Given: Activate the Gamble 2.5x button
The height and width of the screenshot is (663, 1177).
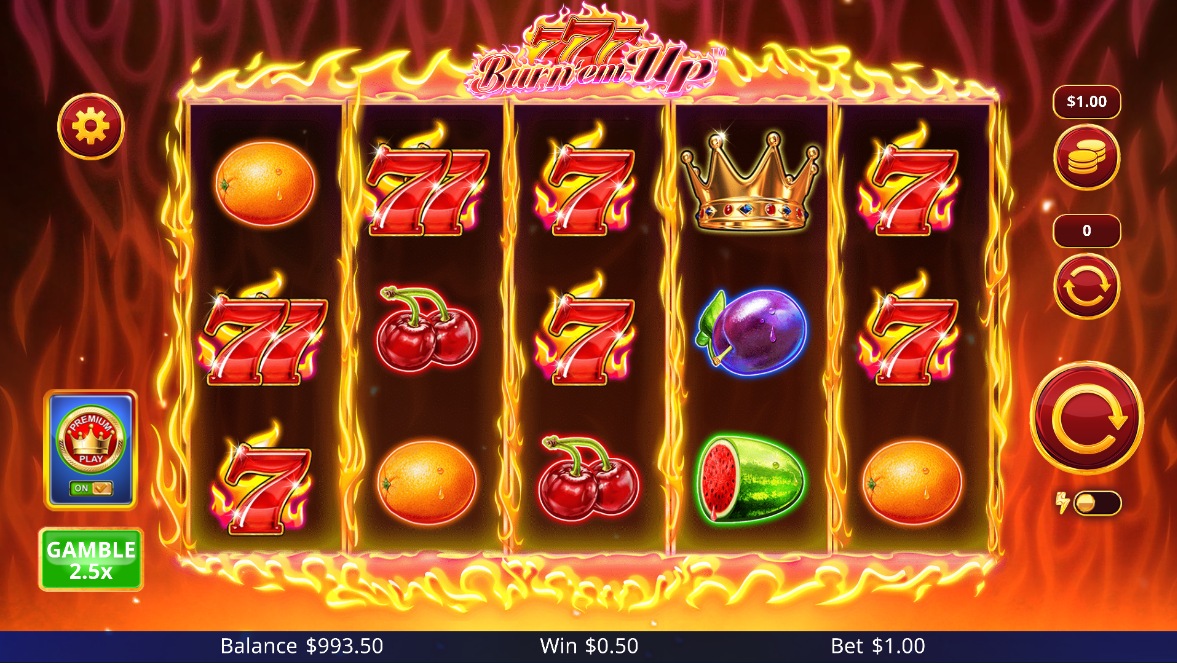Looking at the screenshot, I should [91, 559].
